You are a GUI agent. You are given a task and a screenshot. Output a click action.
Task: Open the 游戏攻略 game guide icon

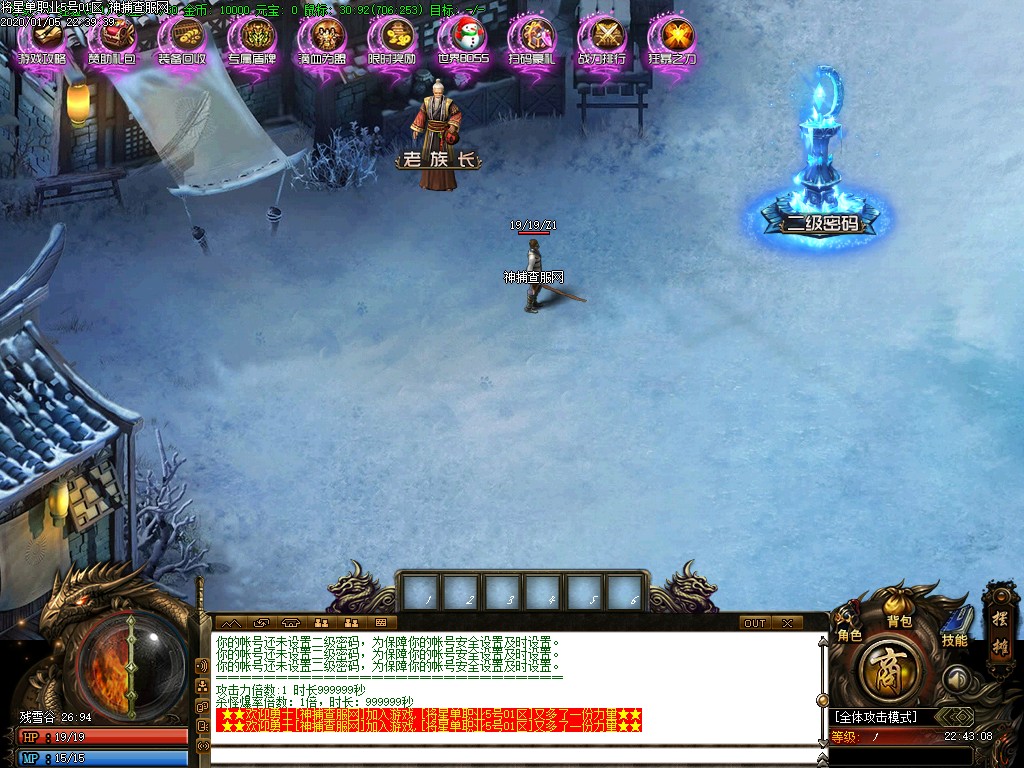[x=42, y=40]
